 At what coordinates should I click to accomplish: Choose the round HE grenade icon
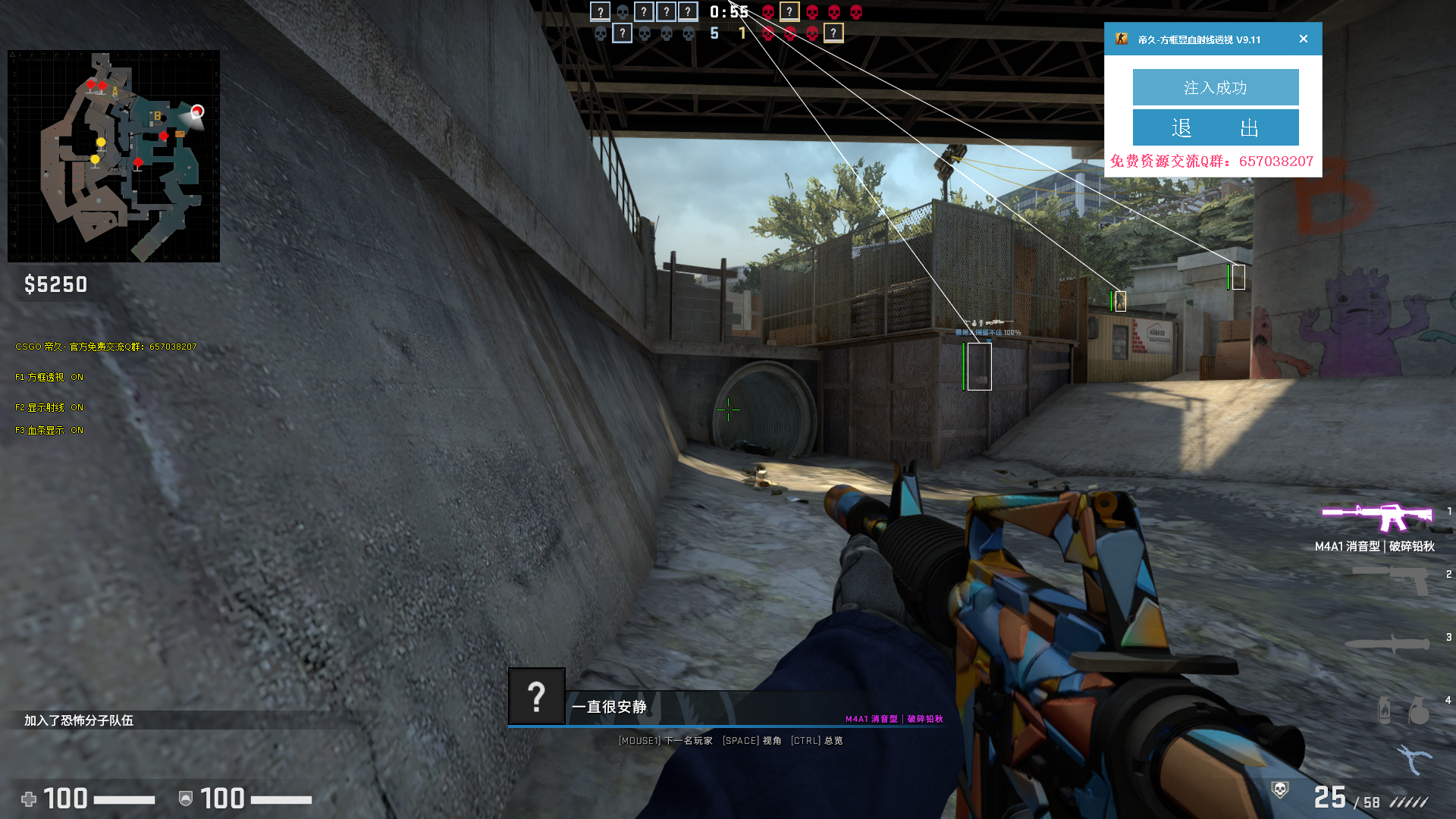1419,712
